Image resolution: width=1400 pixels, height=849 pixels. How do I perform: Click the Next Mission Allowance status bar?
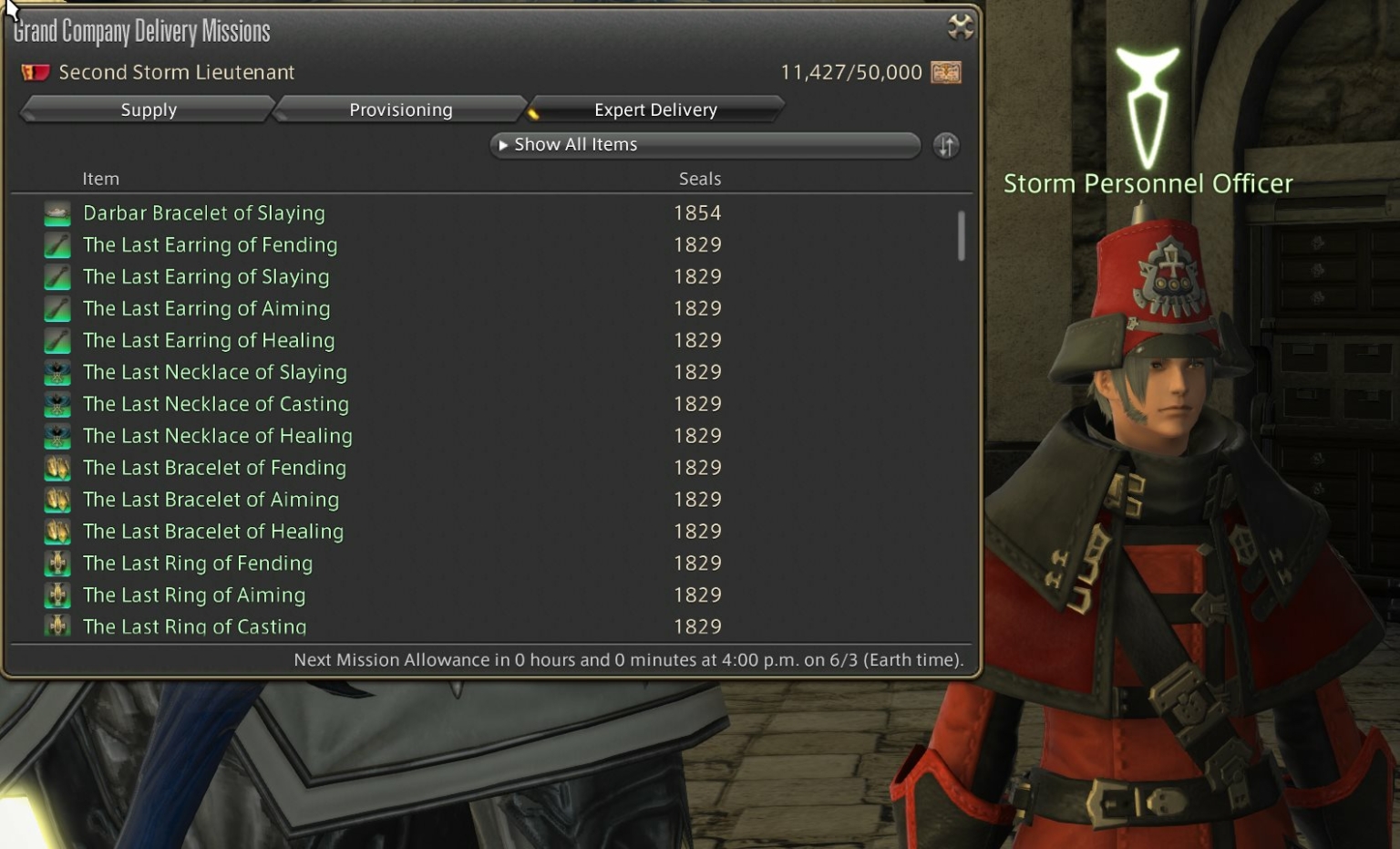629,659
